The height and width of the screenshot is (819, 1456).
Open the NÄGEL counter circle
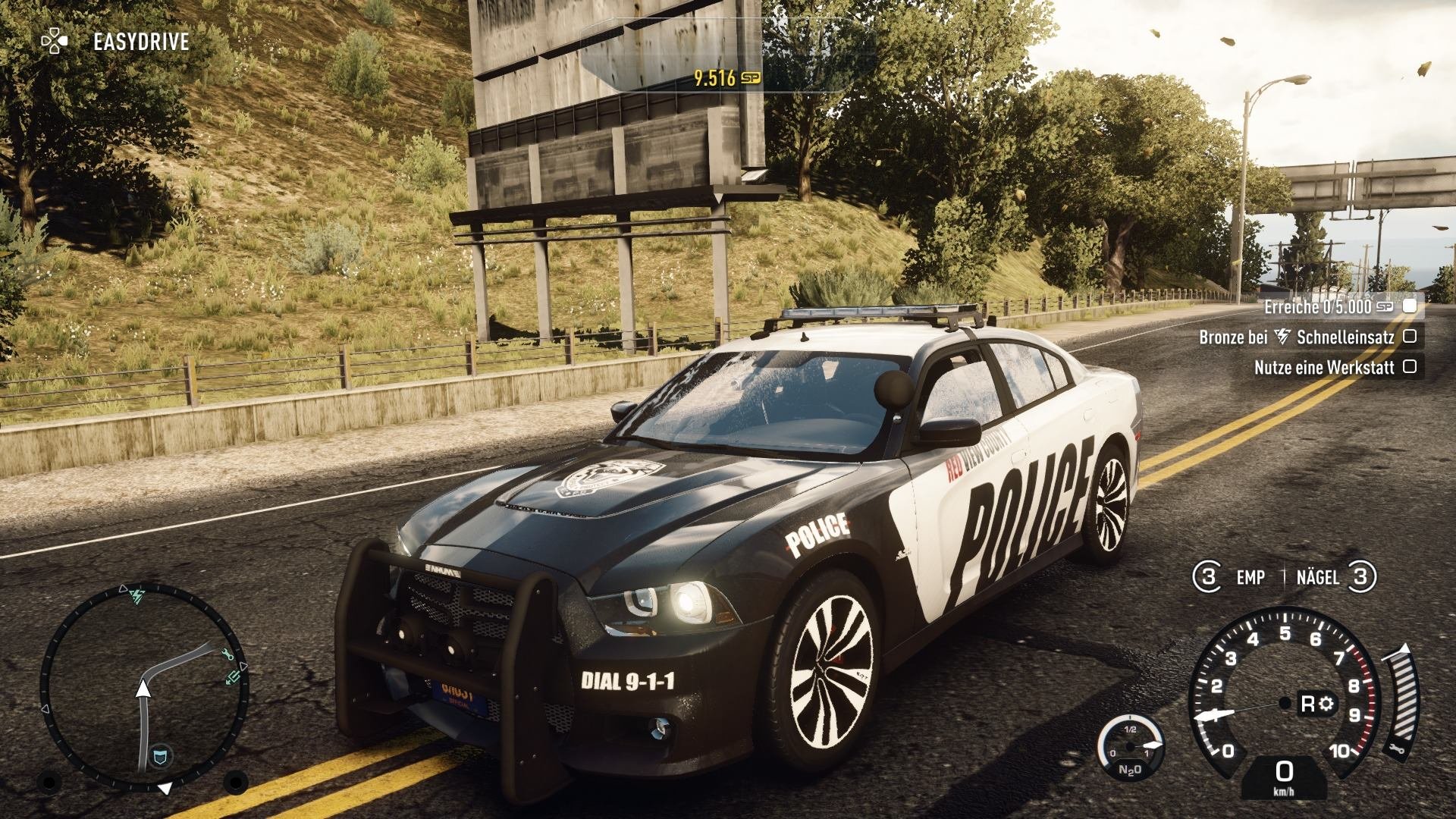1360,578
